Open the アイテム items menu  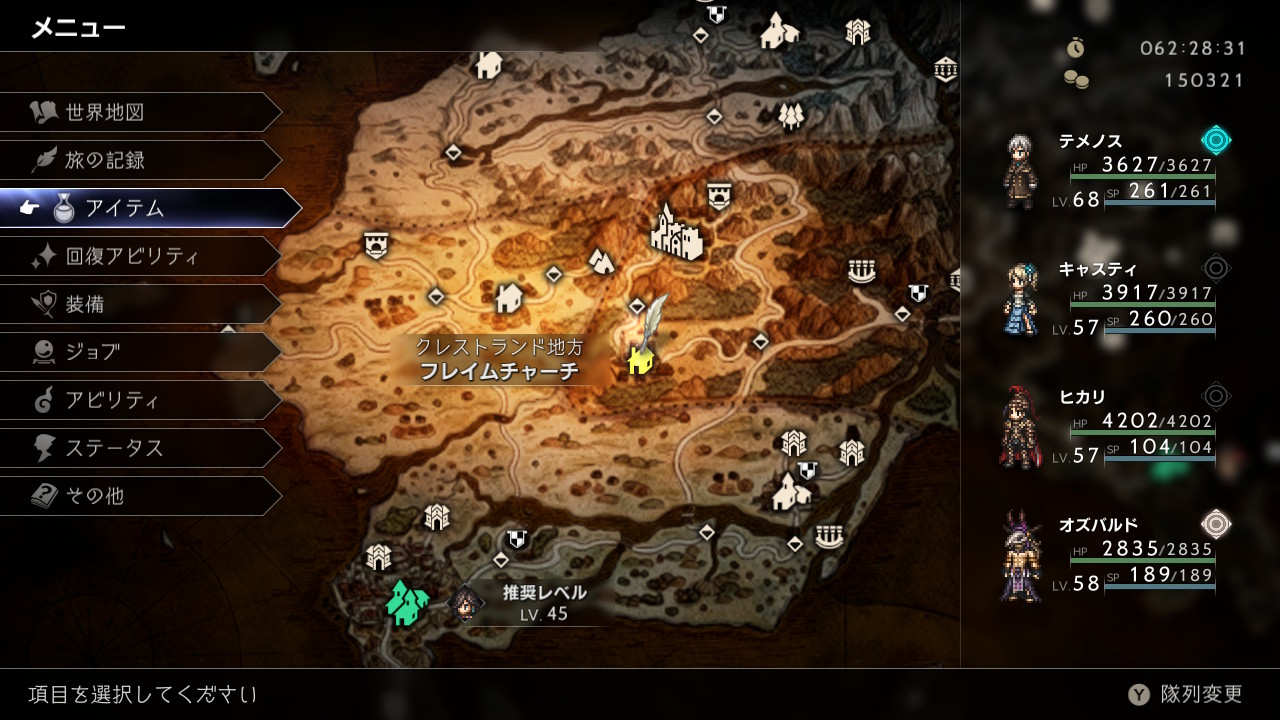click(150, 208)
